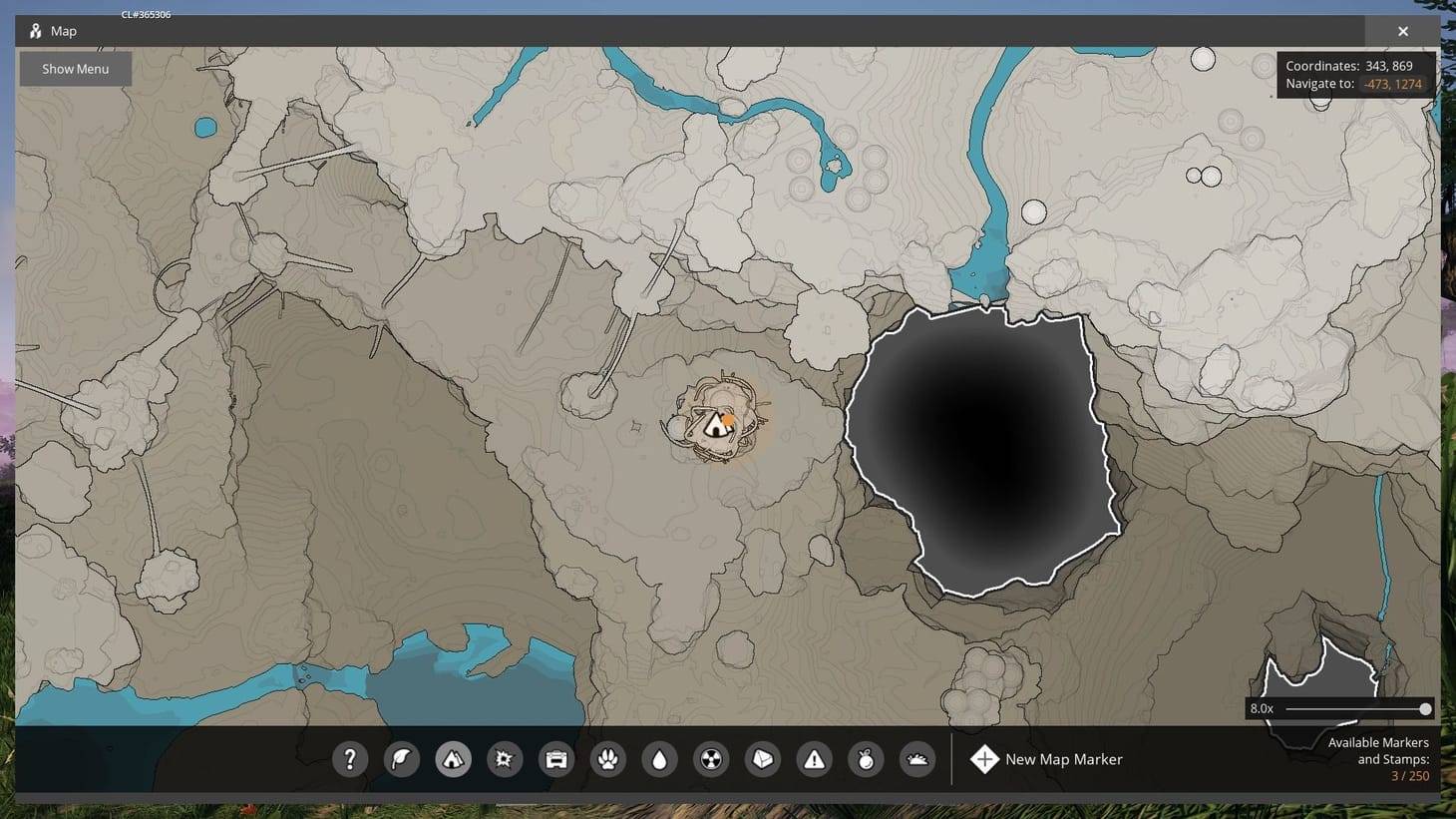Image resolution: width=1456 pixels, height=819 pixels.
Task: Select the leaf plant marker stamp
Action: tap(401, 759)
